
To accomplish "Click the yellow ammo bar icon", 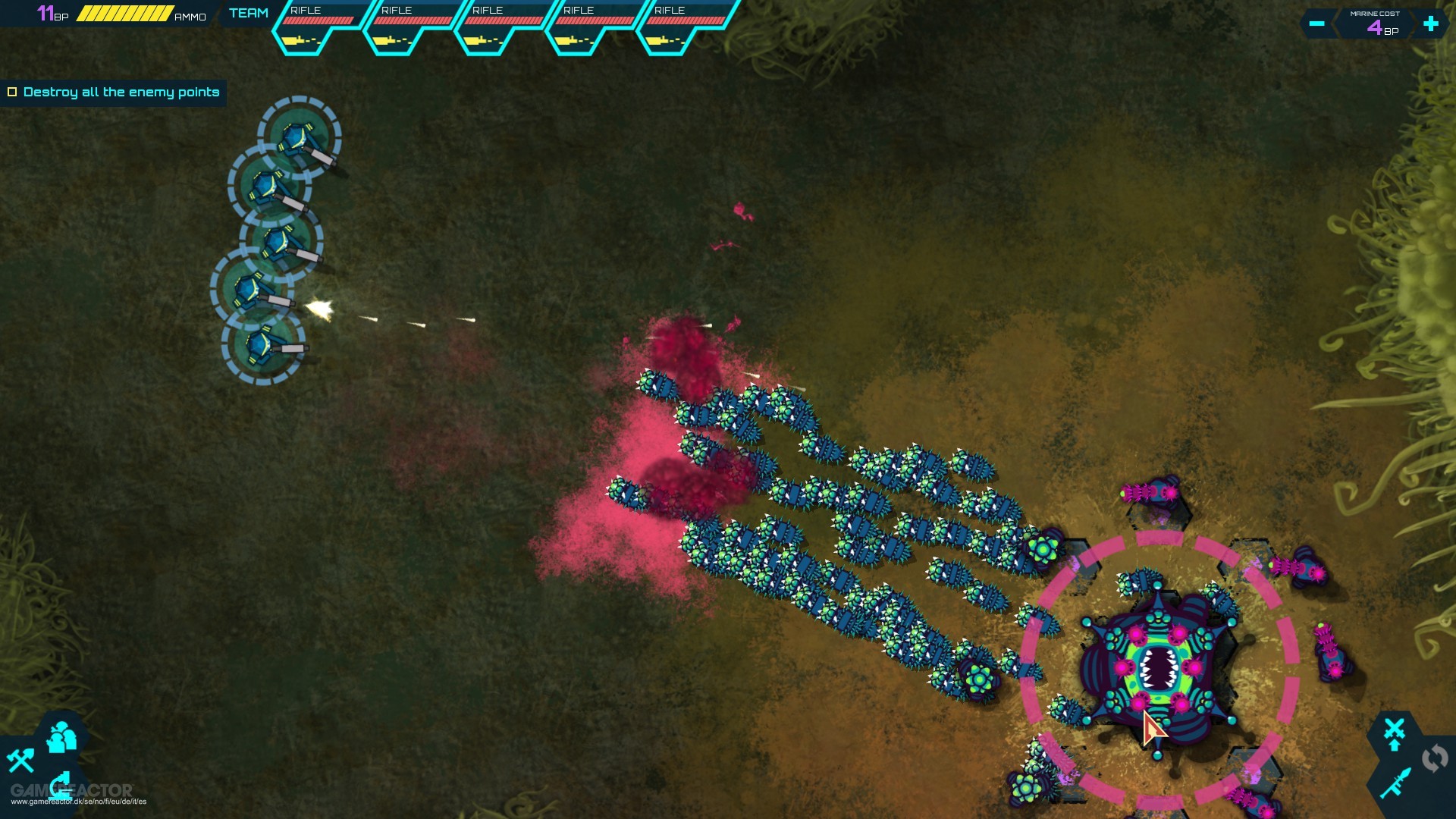I will pyautogui.click(x=124, y=13).
